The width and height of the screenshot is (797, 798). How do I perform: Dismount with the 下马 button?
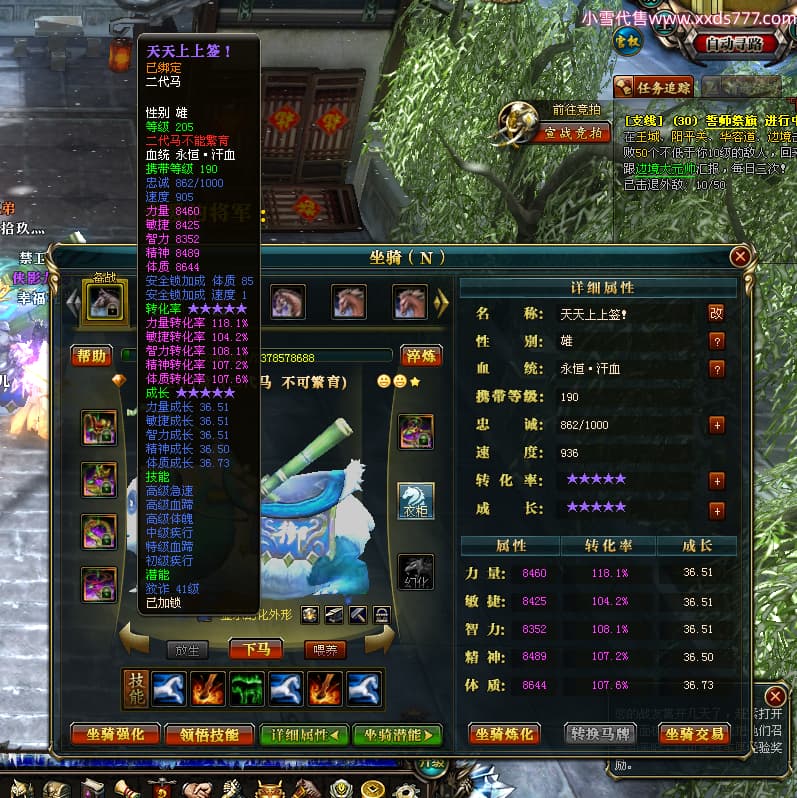tap(256, 649)
